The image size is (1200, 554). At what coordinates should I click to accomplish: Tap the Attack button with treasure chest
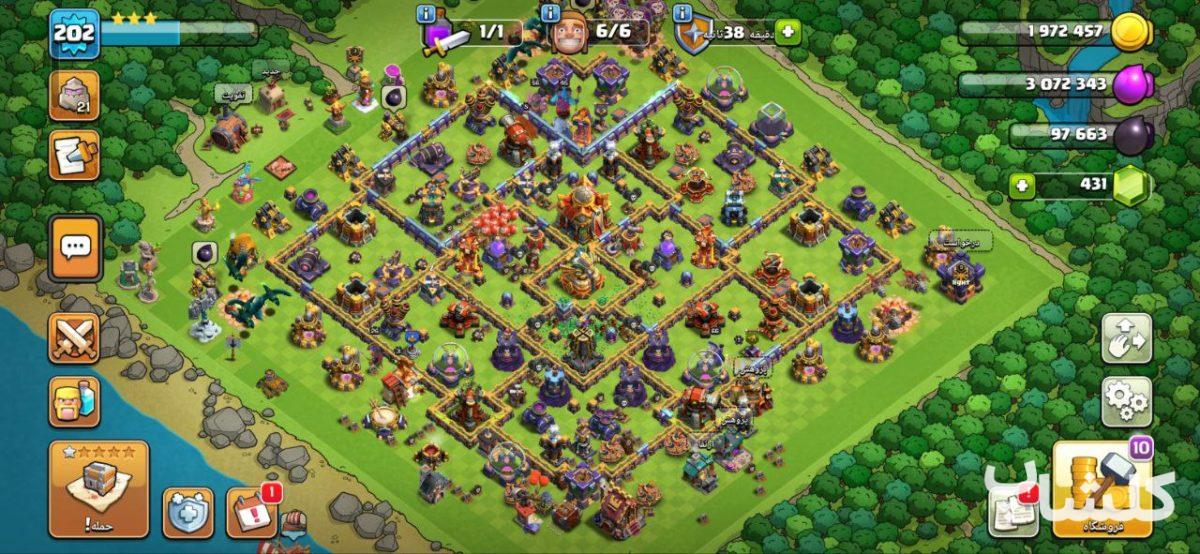point(98,489)
